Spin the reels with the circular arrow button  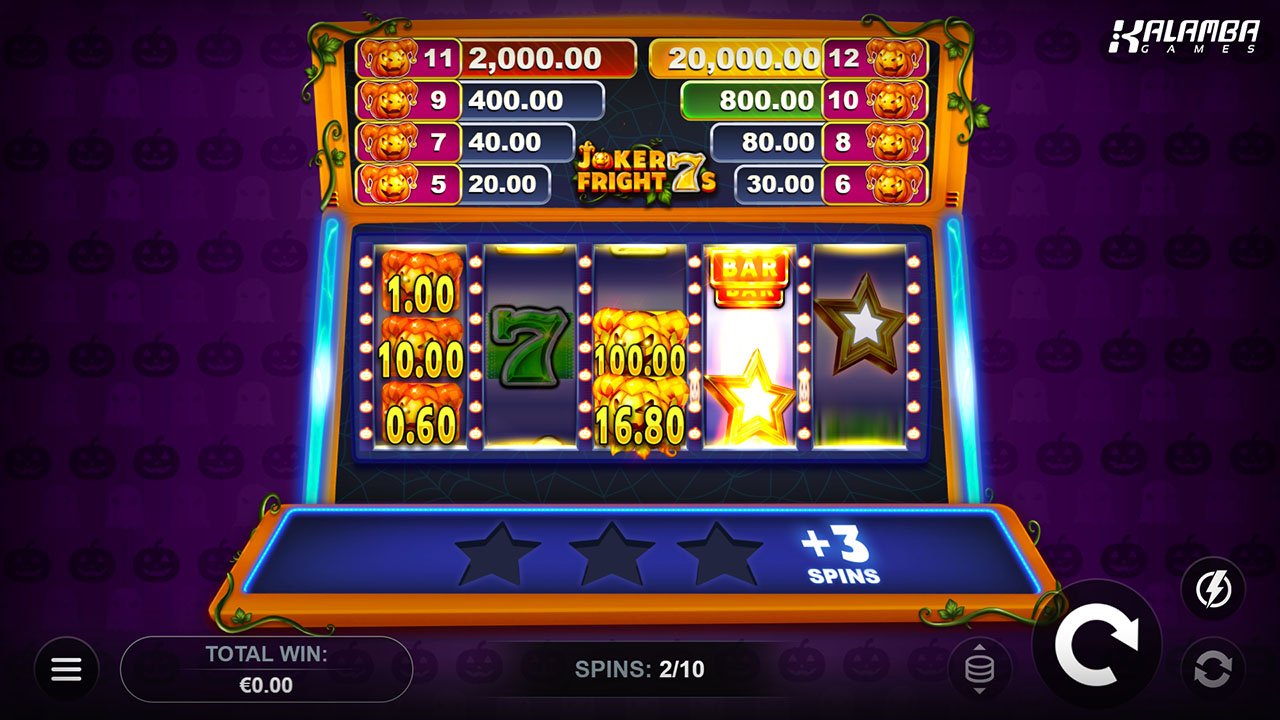1096,645
